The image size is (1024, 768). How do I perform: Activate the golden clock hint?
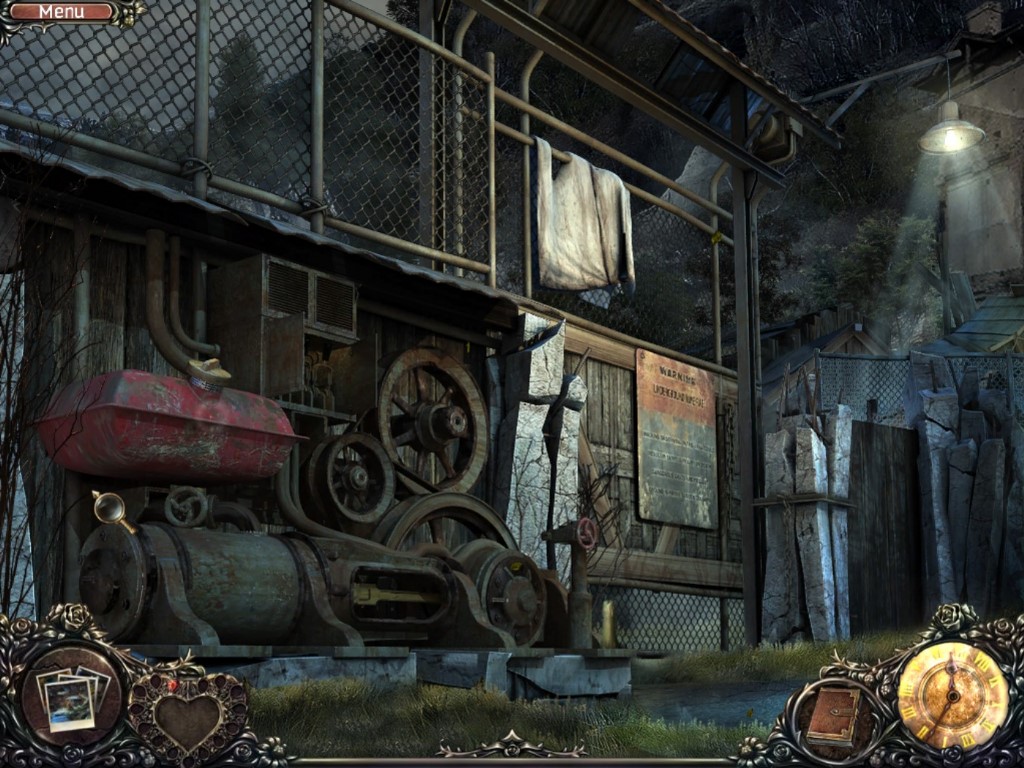click(x=951, y=693)
